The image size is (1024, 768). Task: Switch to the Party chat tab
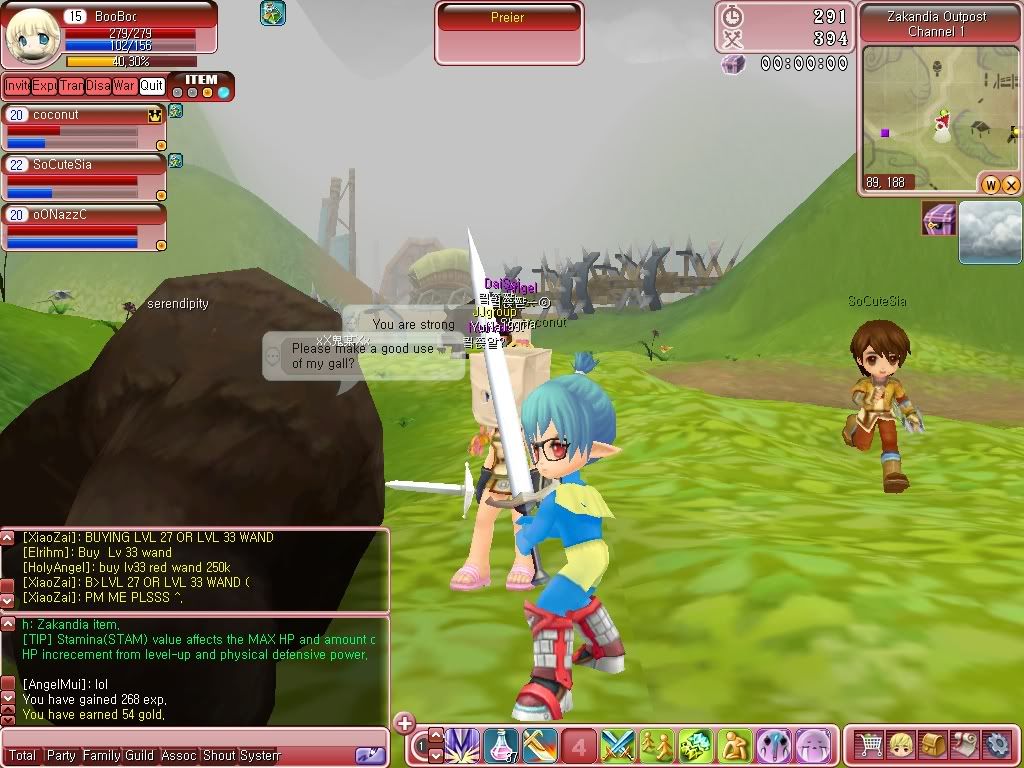[x=61, y=756]
